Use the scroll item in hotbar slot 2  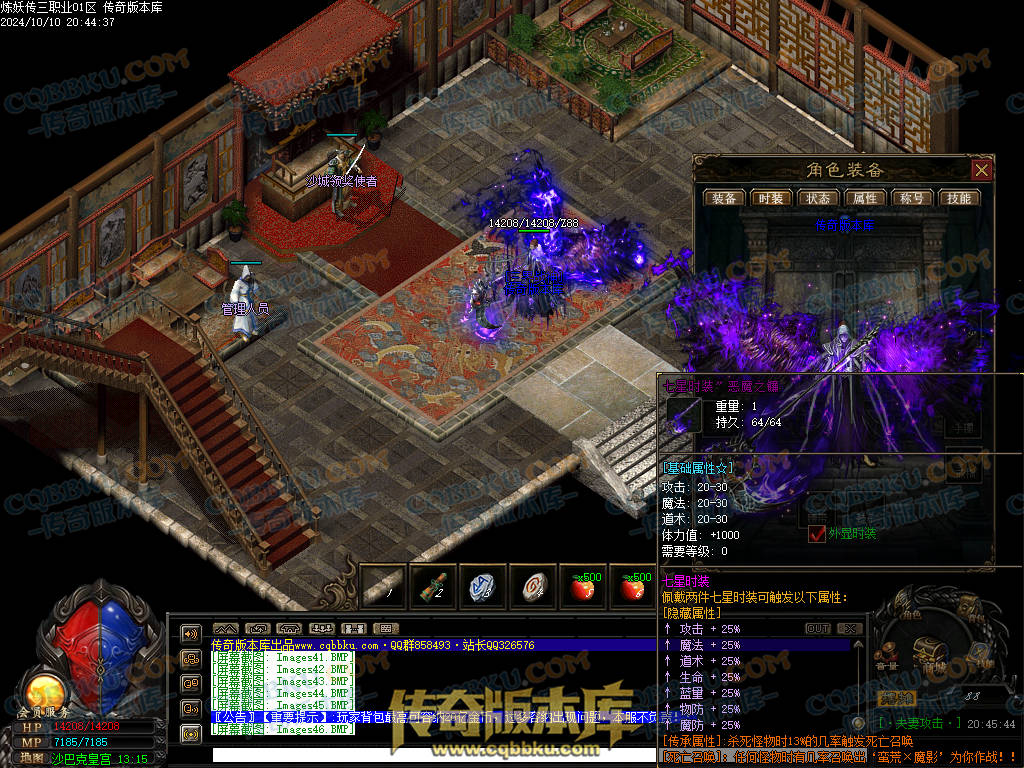coord(433,587)
